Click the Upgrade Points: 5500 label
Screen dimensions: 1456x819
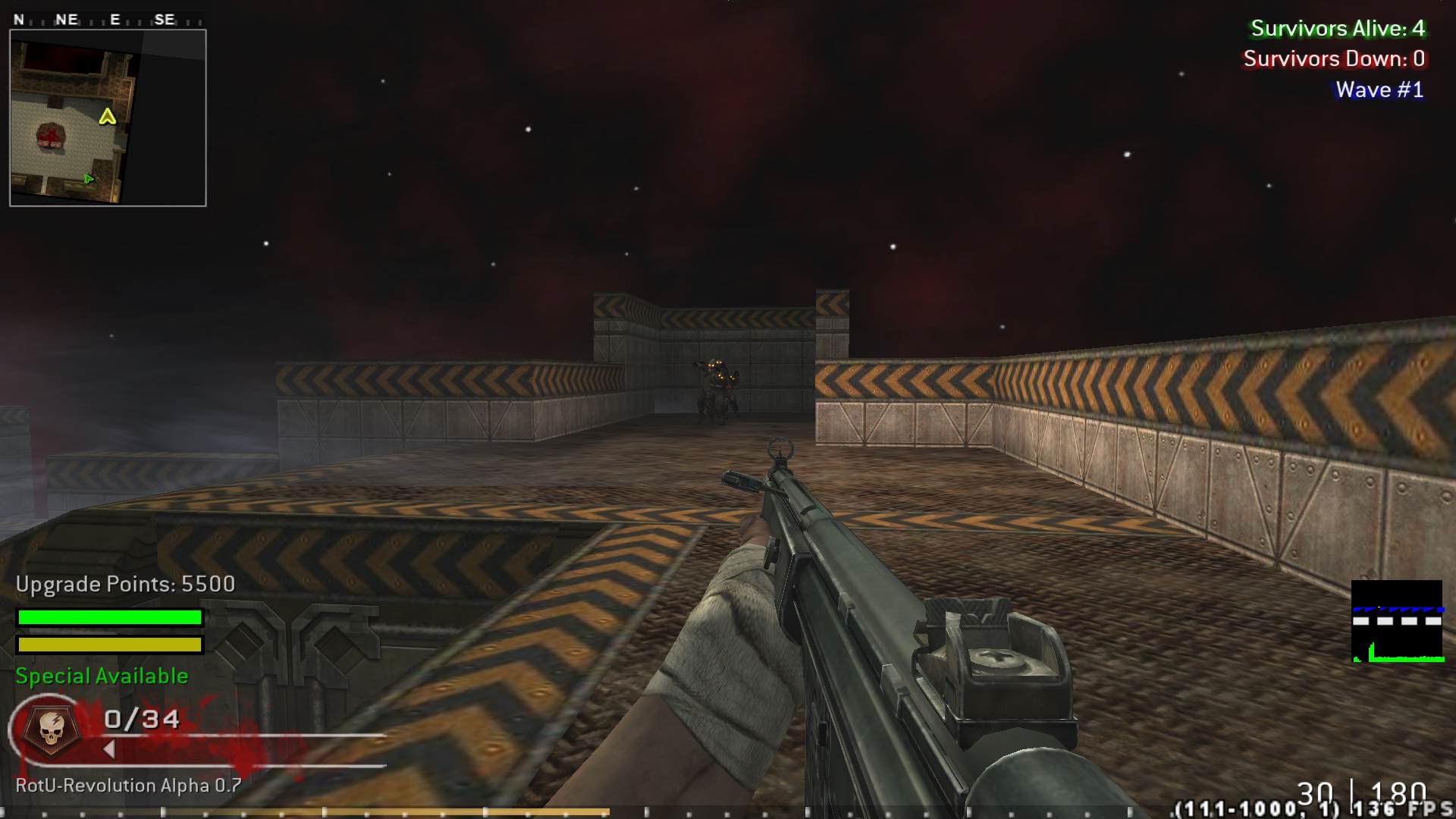[125, 584]
